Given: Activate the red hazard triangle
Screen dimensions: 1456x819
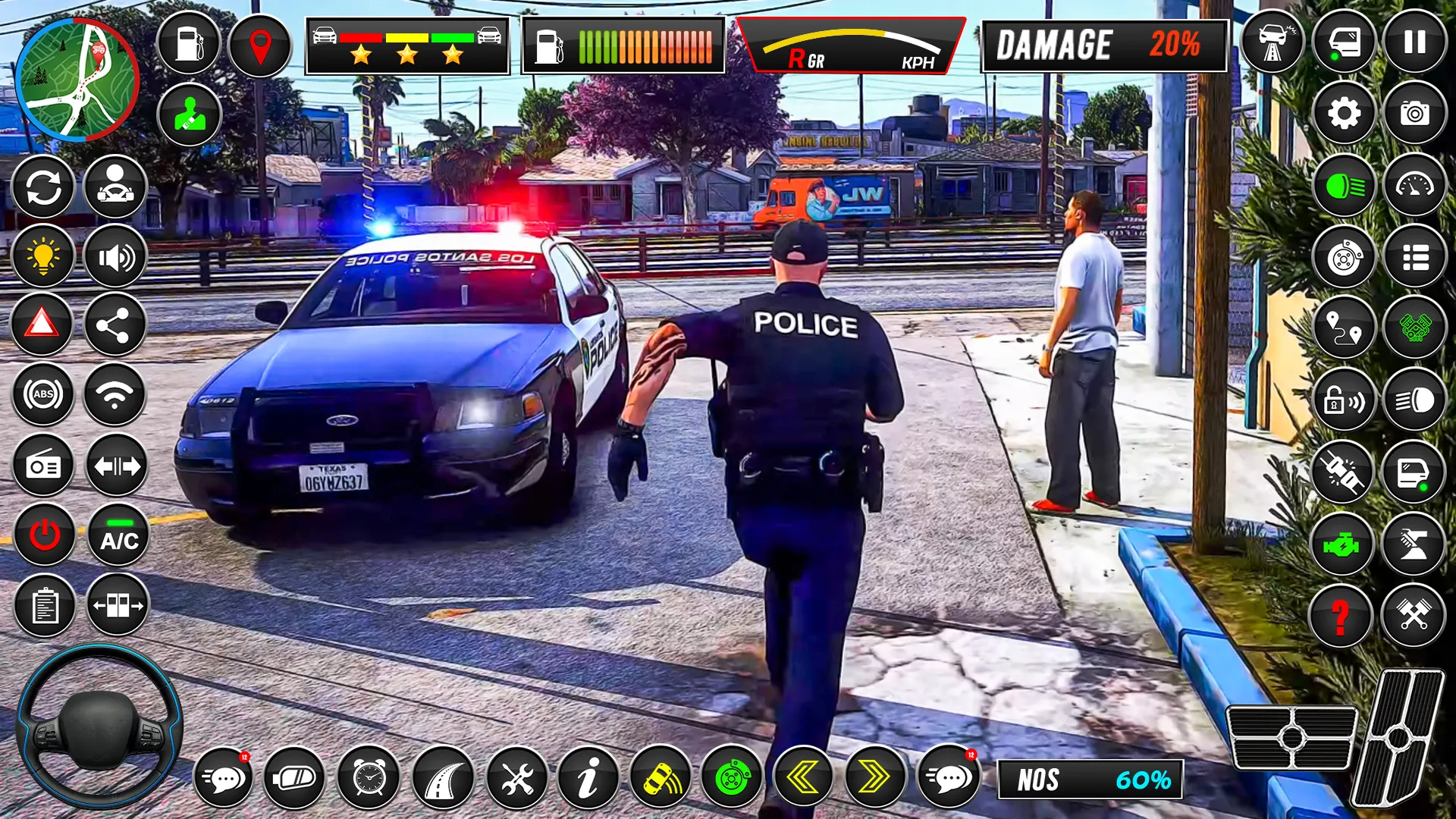Looking at the screenshot, I should 42,325.
